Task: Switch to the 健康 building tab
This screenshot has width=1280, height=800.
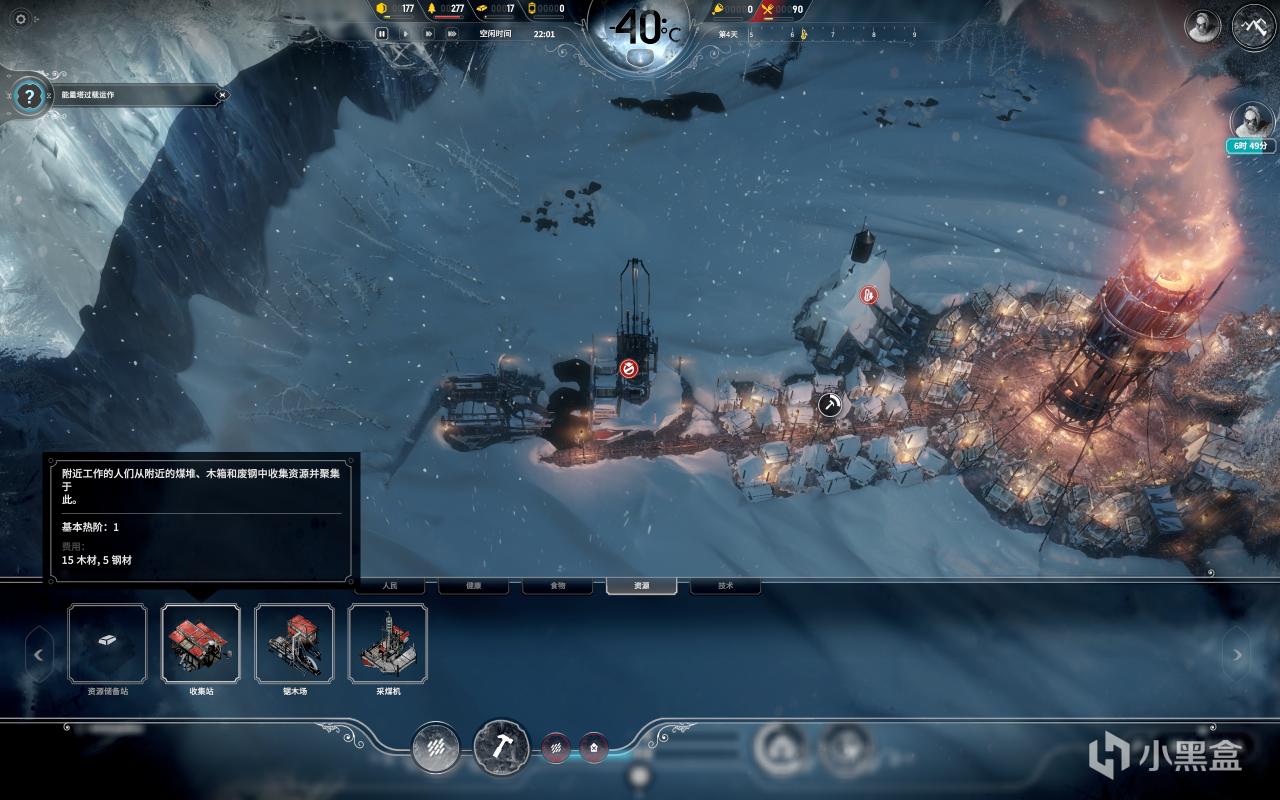Action: (473, 586)
